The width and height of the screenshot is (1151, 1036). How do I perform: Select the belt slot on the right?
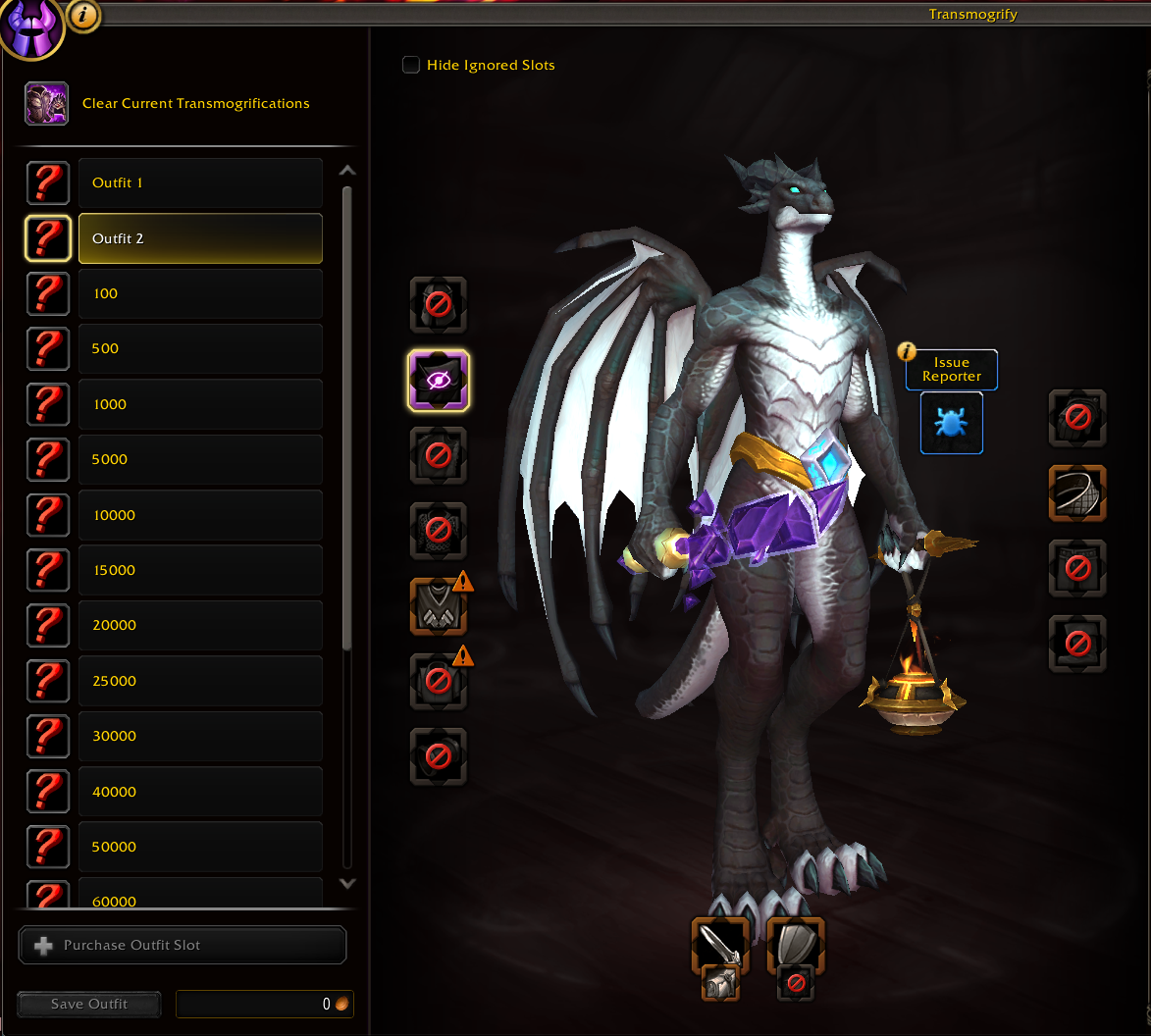tap(1076, 492)
